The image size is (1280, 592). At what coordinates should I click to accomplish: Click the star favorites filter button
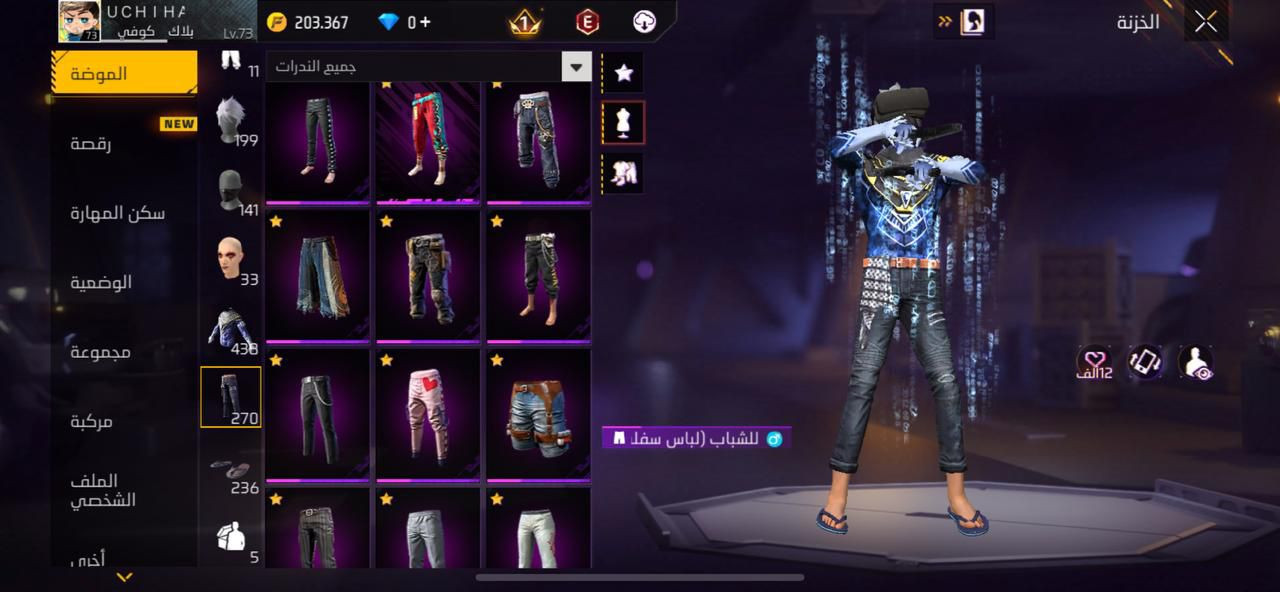pyautogui.click(x=624, y=73)
